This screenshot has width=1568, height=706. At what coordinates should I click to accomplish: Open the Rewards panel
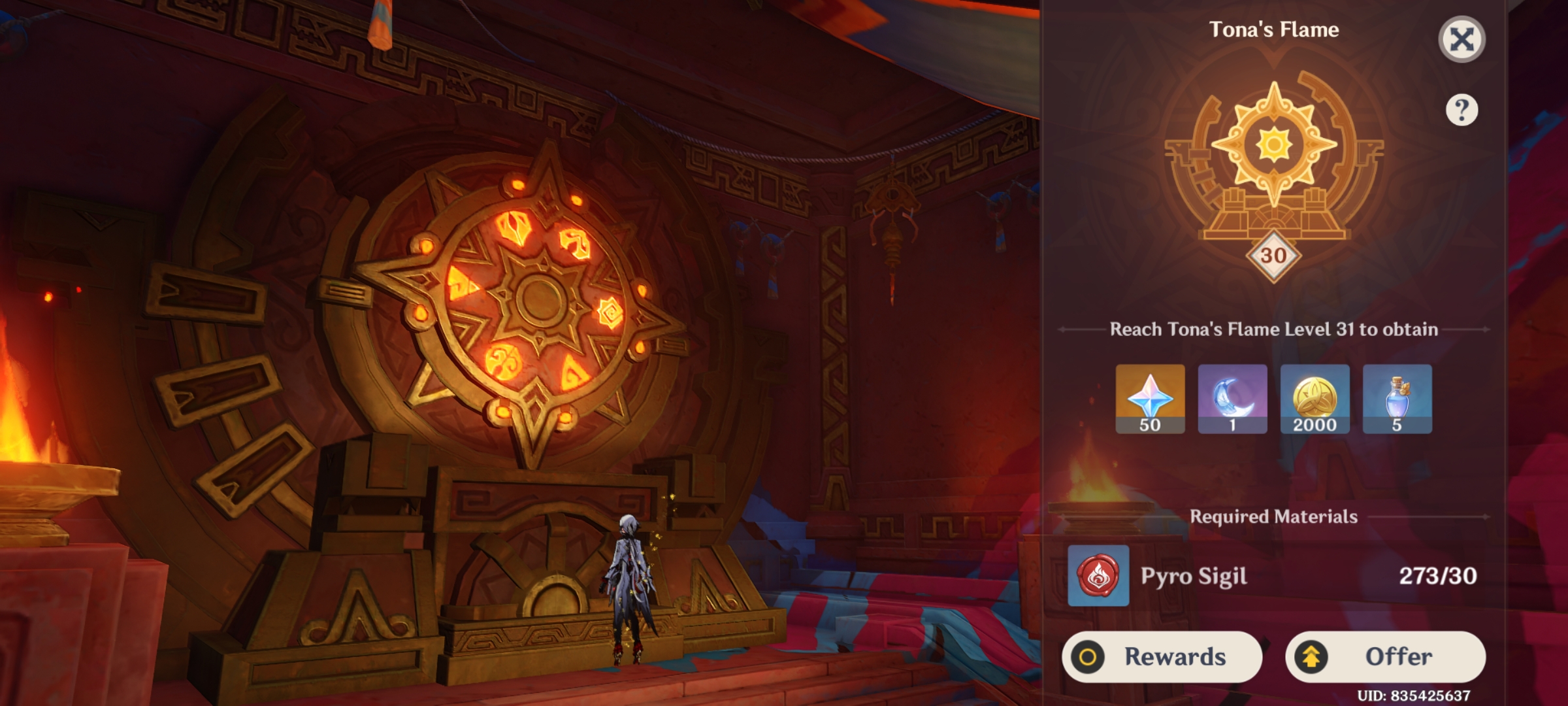click(1162, 657)
